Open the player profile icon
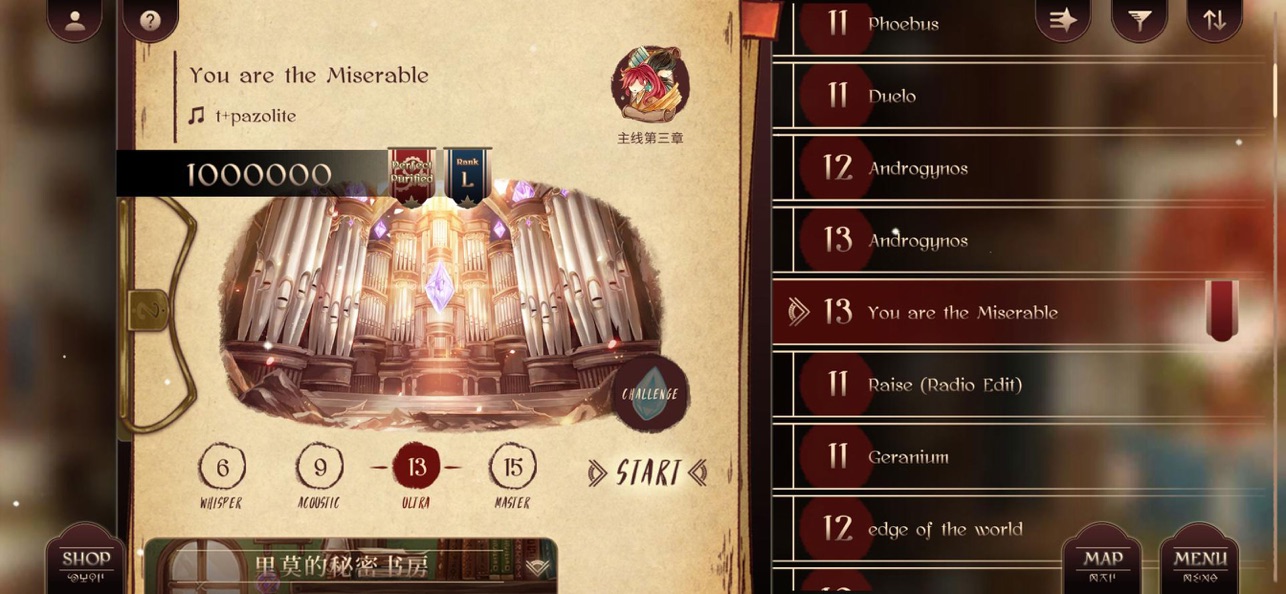This screenshot has height=594, width=1286. (x=75, y=20)
